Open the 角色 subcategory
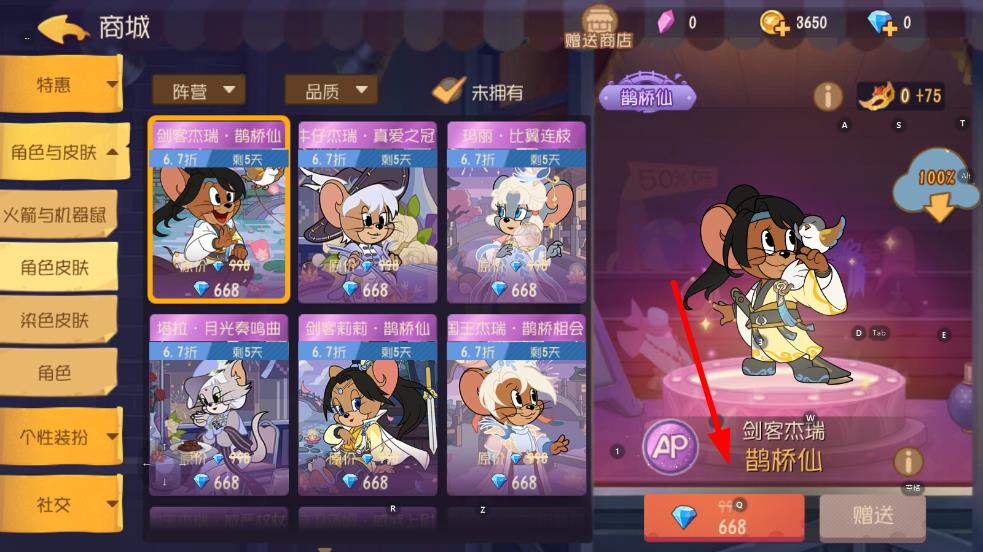This screenshot has height=552, width=983. pyautogui.click(x=56, y=373)
